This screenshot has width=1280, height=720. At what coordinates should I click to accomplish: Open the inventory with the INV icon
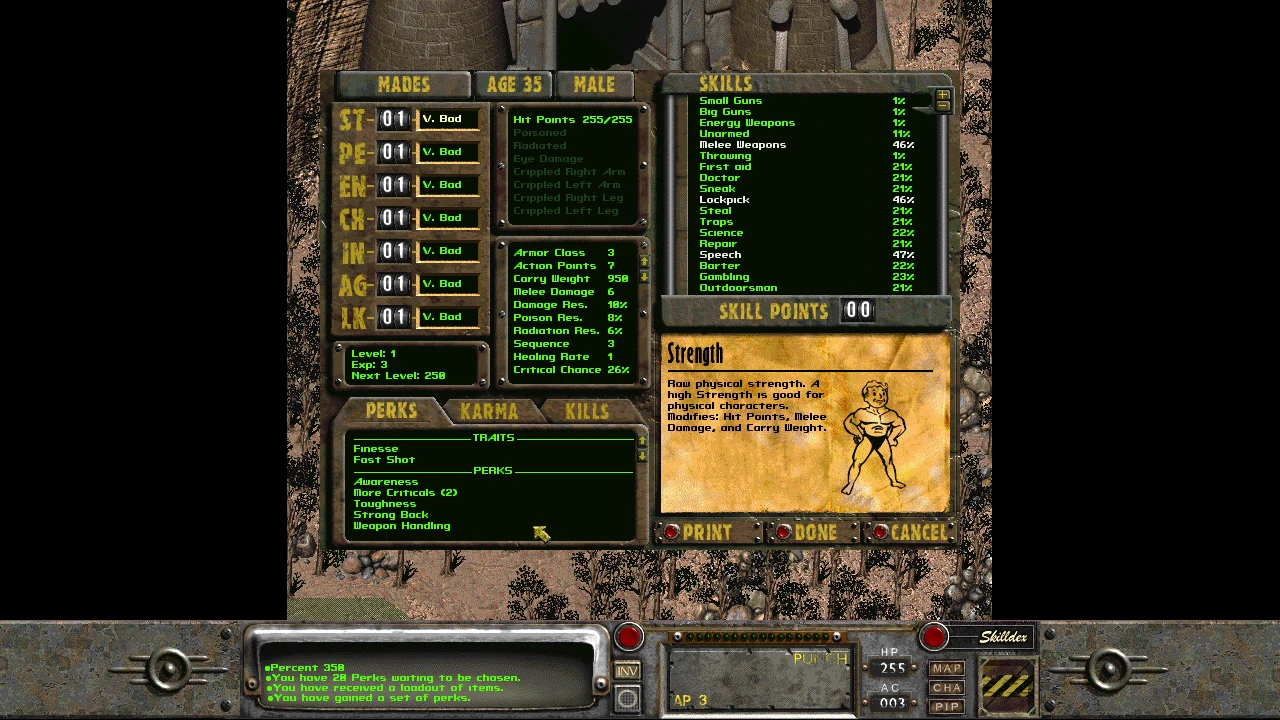tap(627, 671)
